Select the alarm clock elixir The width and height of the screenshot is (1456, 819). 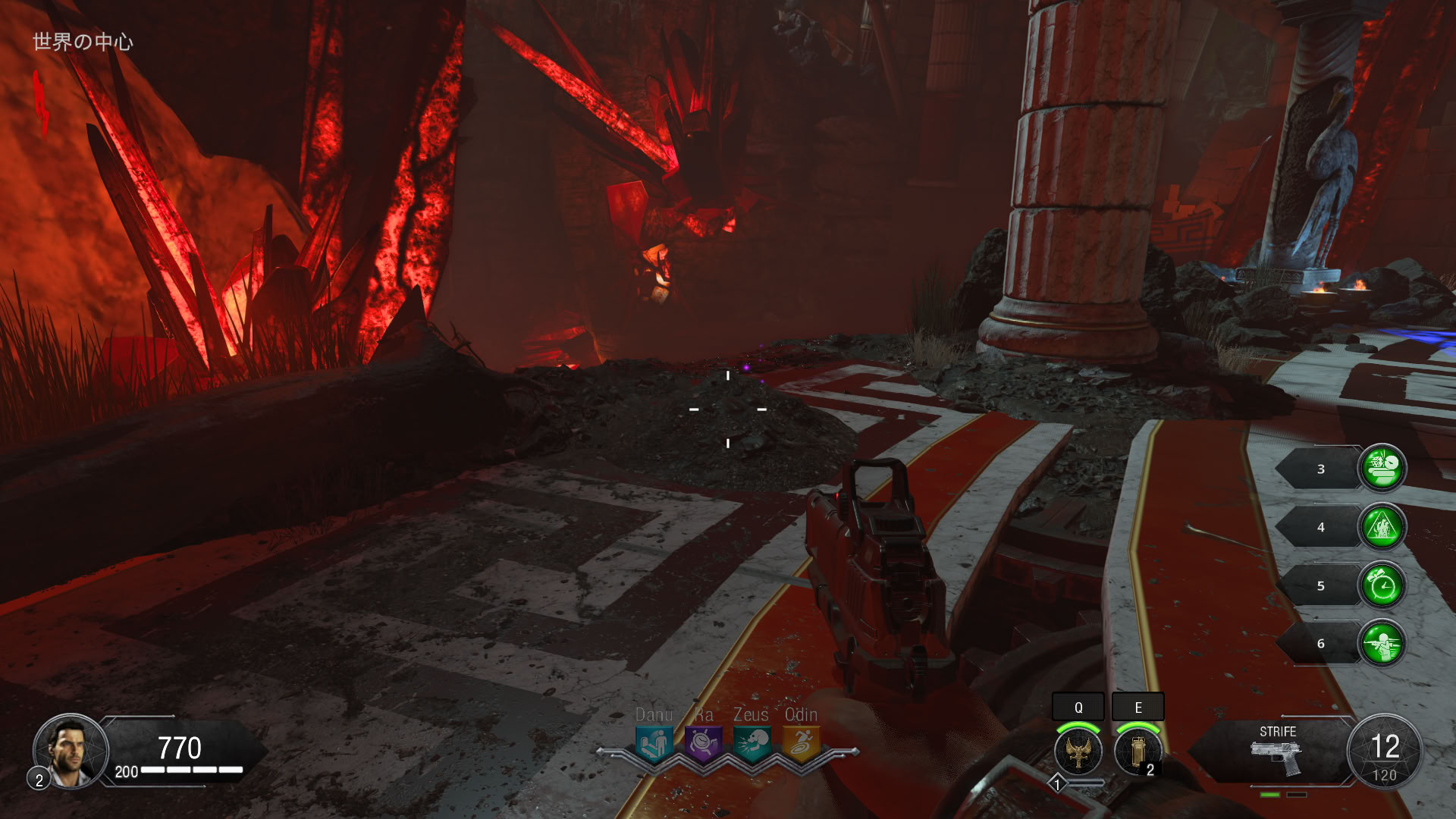[x=1382, y=585]
